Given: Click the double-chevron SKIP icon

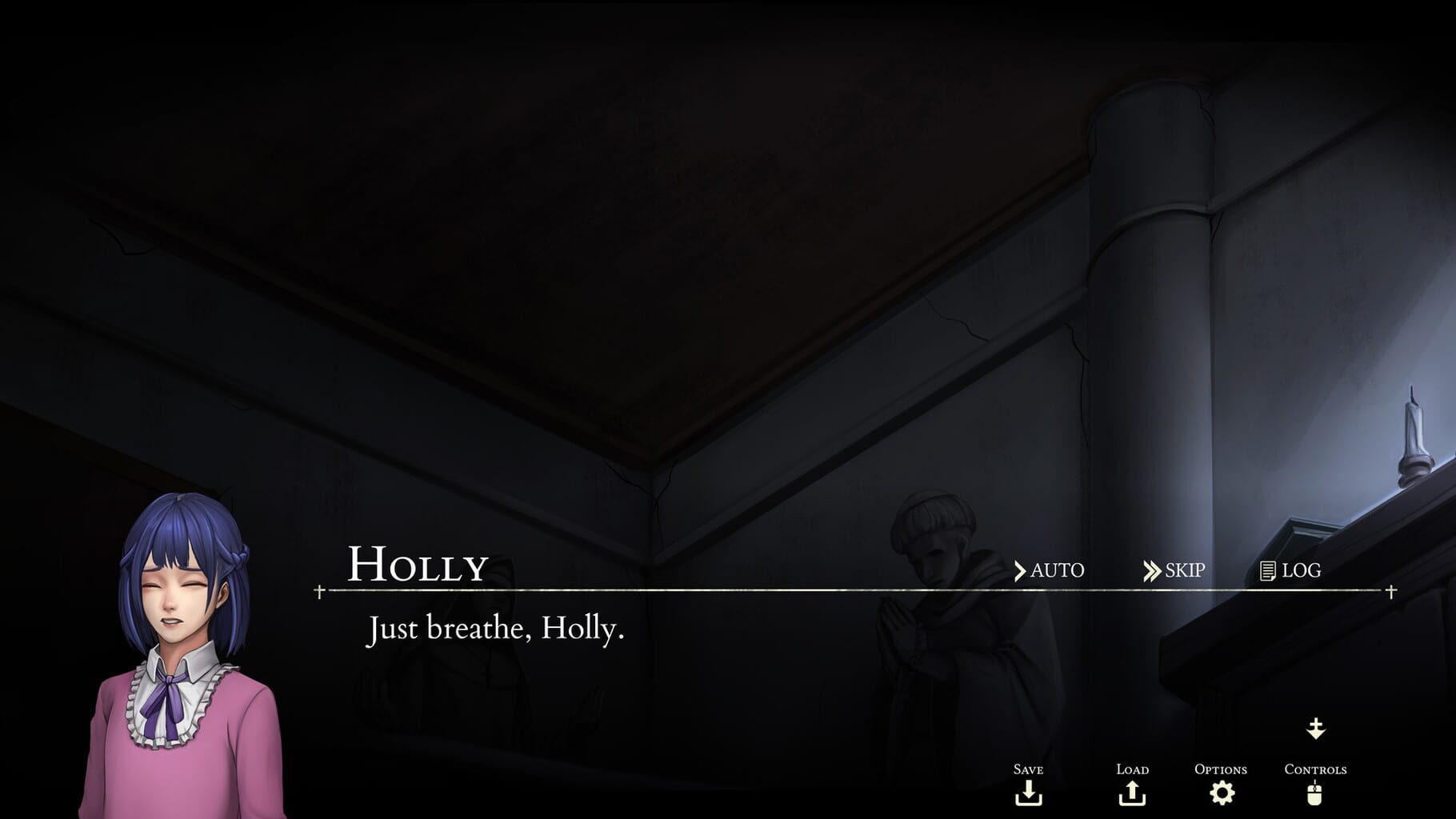Looking at the screenshot, I should point(1153,571).
